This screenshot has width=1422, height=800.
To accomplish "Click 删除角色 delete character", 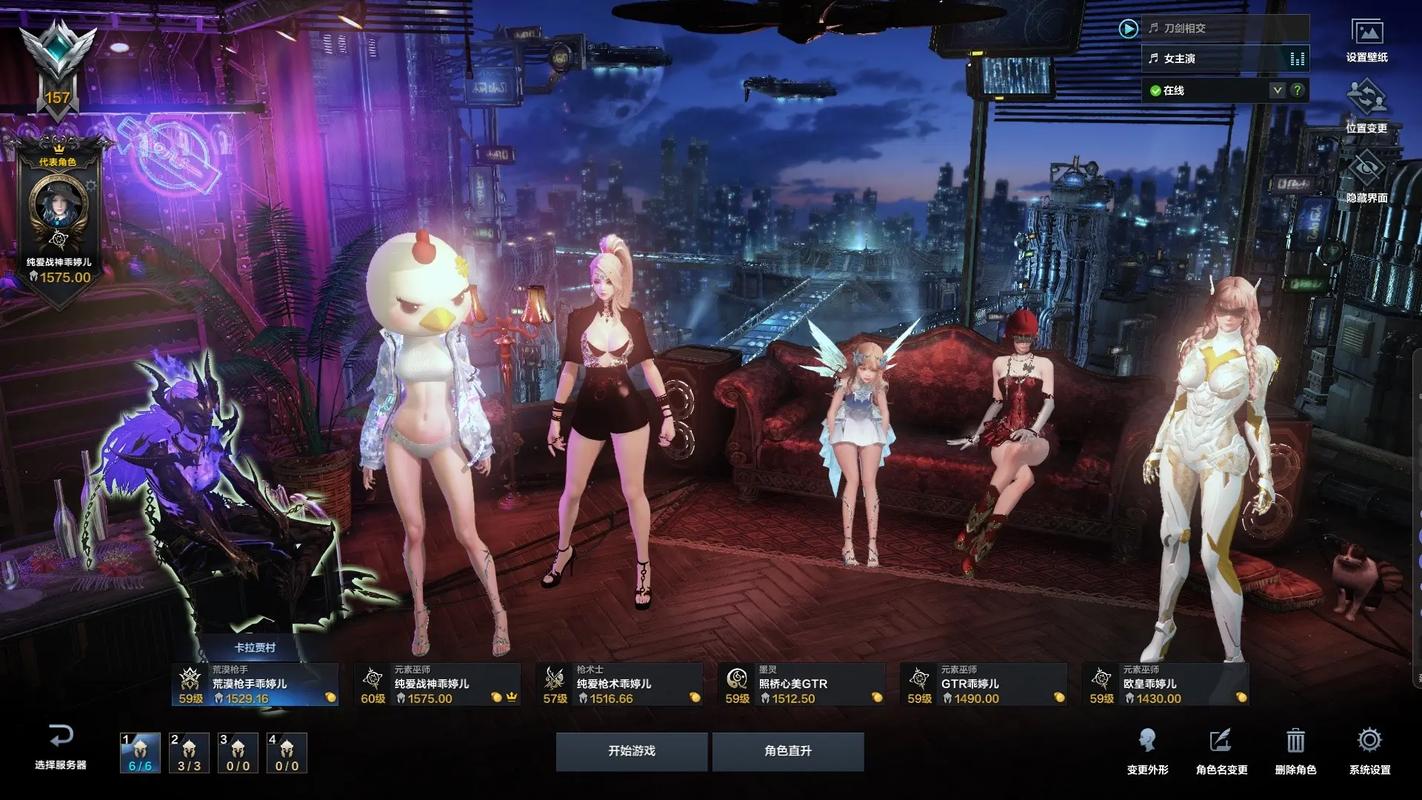I will coord(1295,750).
